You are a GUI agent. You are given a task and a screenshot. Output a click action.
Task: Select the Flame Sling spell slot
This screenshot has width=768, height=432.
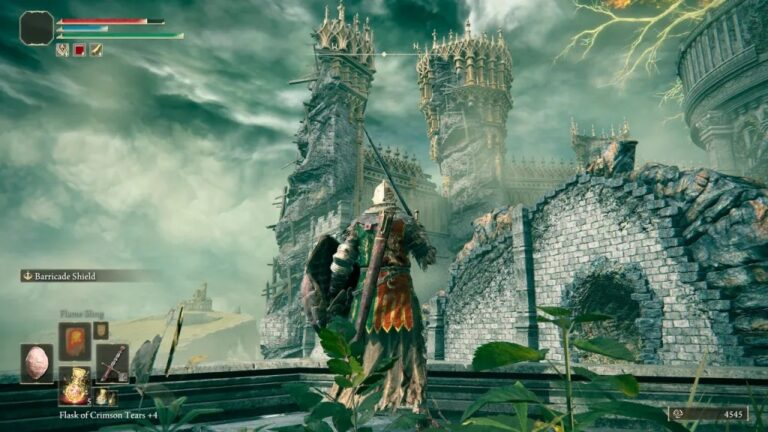pyautogui.click(x=74, y=341)
